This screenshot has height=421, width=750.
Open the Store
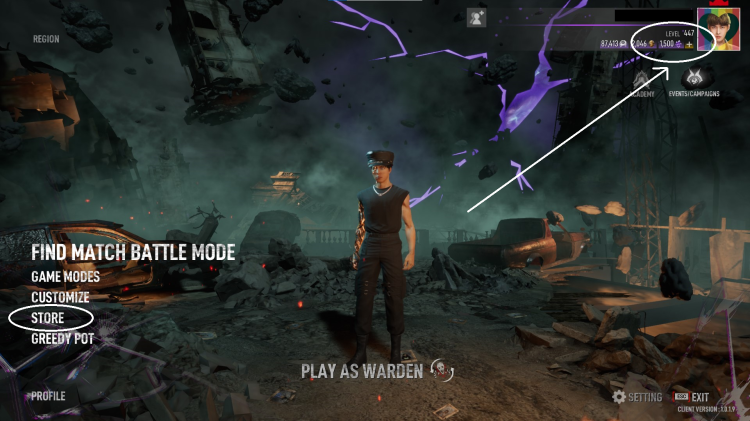click(48, 318)
